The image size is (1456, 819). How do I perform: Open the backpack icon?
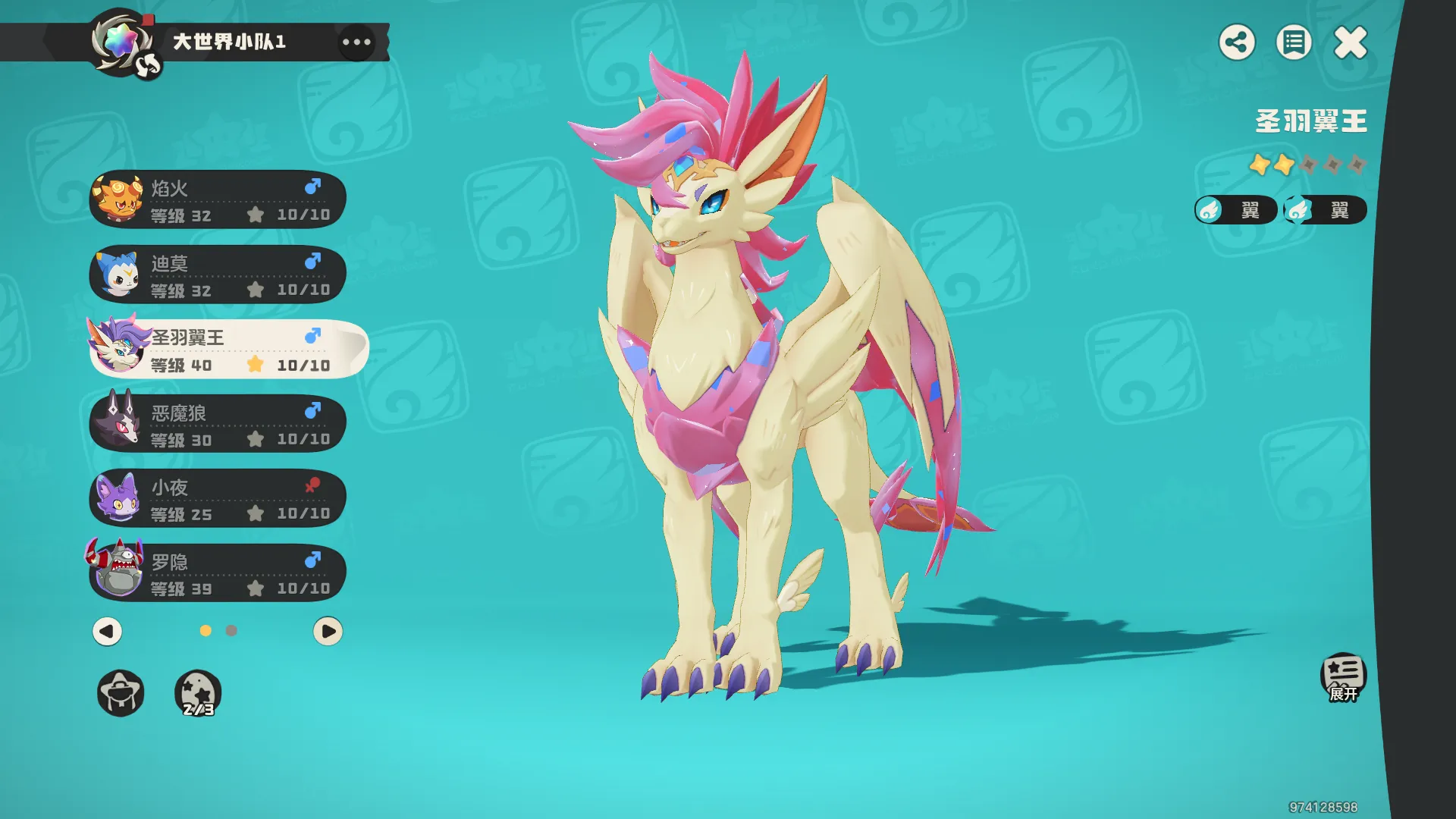pos(121,692)
